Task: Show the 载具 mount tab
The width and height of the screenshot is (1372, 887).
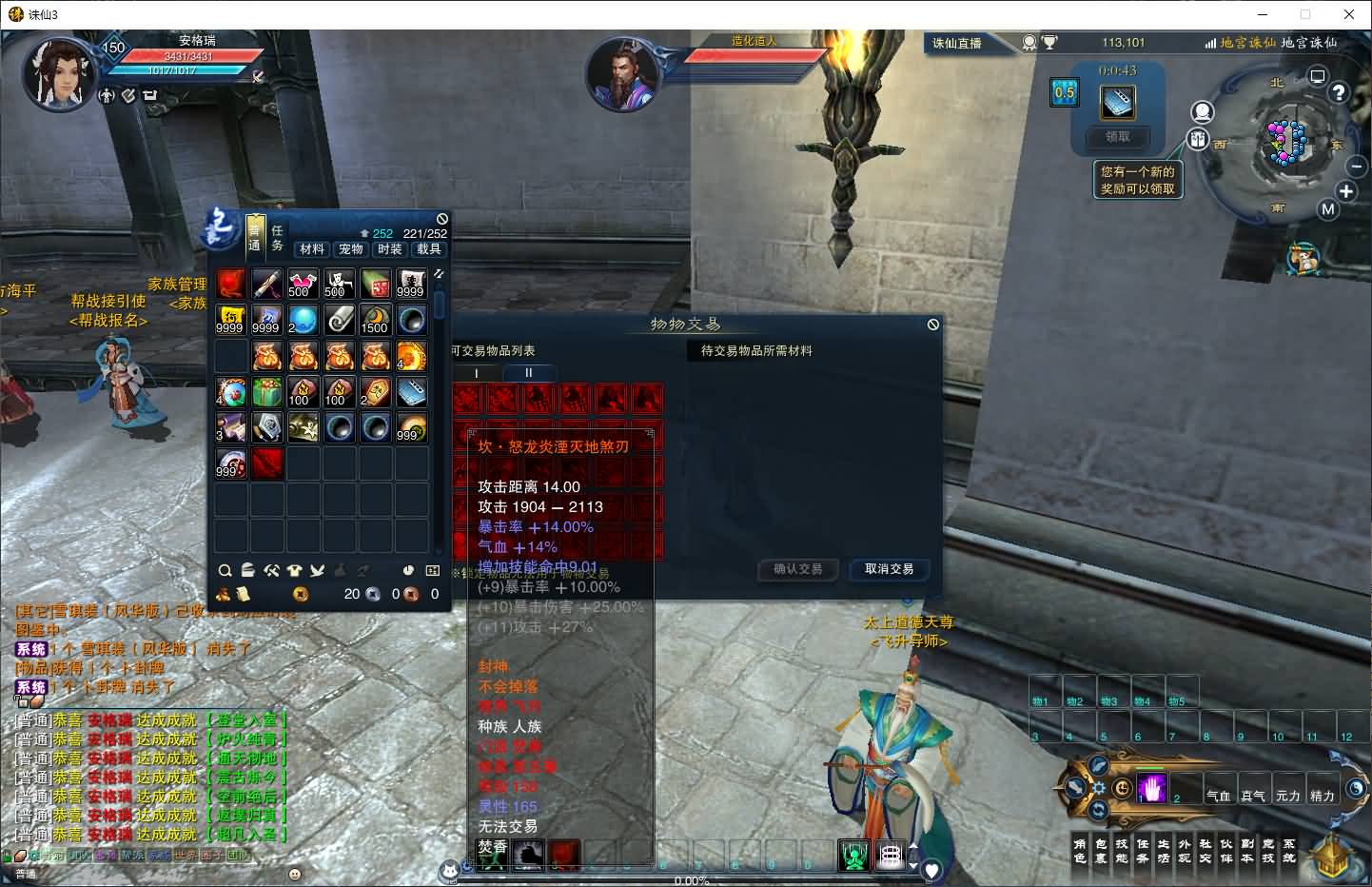Action: (429, 249)
